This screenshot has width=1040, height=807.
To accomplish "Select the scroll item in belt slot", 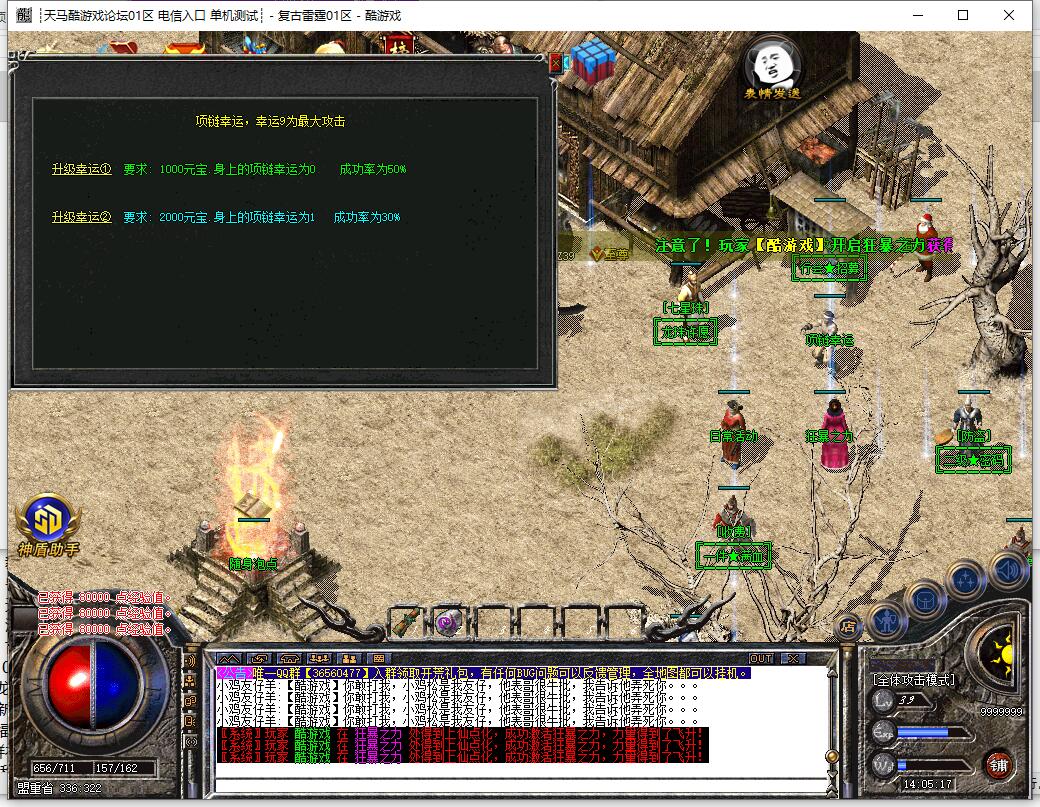I will 405,621.
